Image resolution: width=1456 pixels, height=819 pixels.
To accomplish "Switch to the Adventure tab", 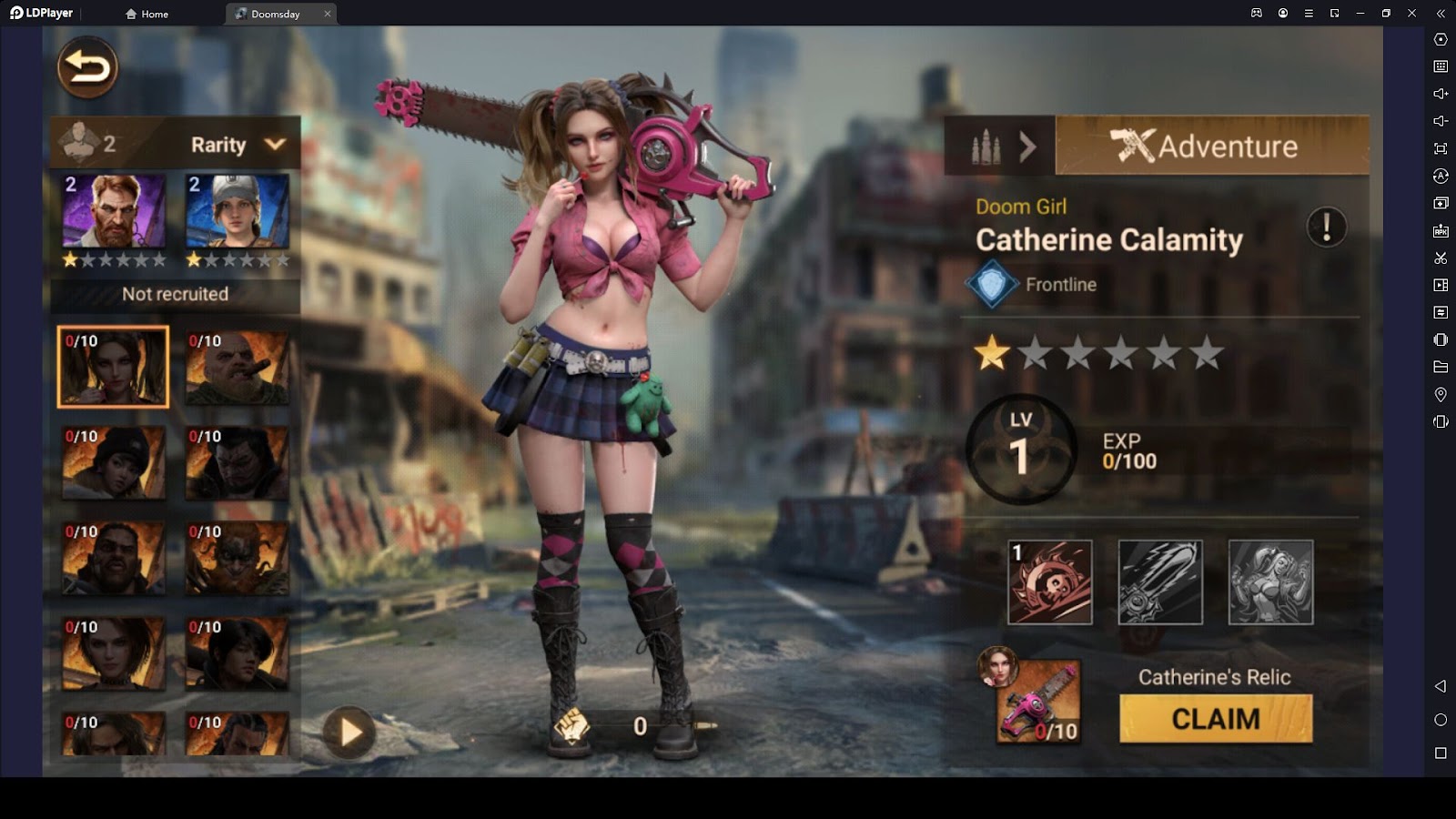I will [1211, 146].
